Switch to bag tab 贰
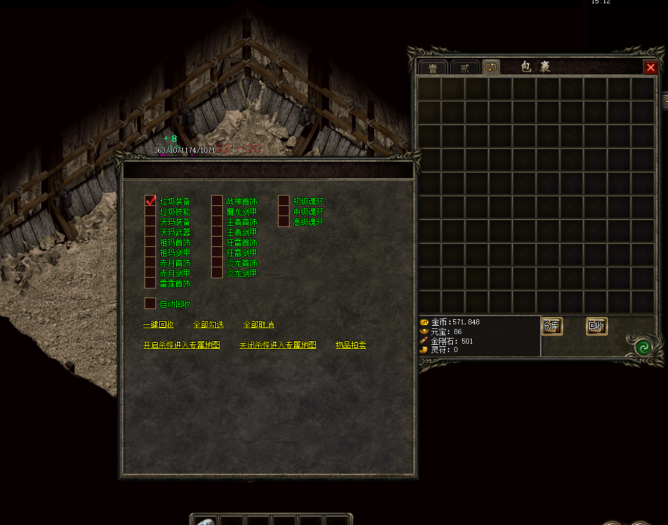 coord(463,67)
